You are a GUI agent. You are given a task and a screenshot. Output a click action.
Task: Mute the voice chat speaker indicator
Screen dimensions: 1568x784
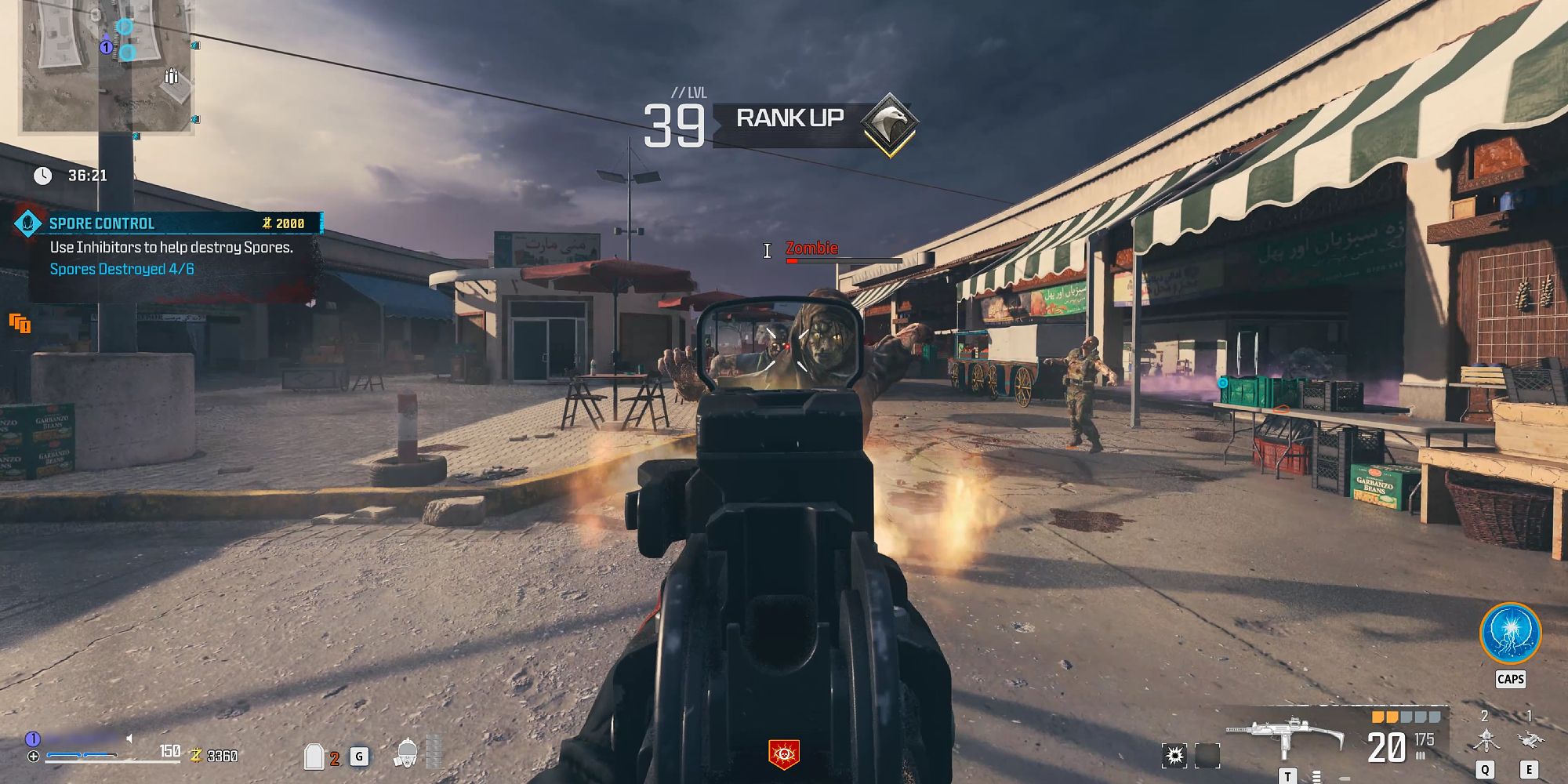(129, 739)
